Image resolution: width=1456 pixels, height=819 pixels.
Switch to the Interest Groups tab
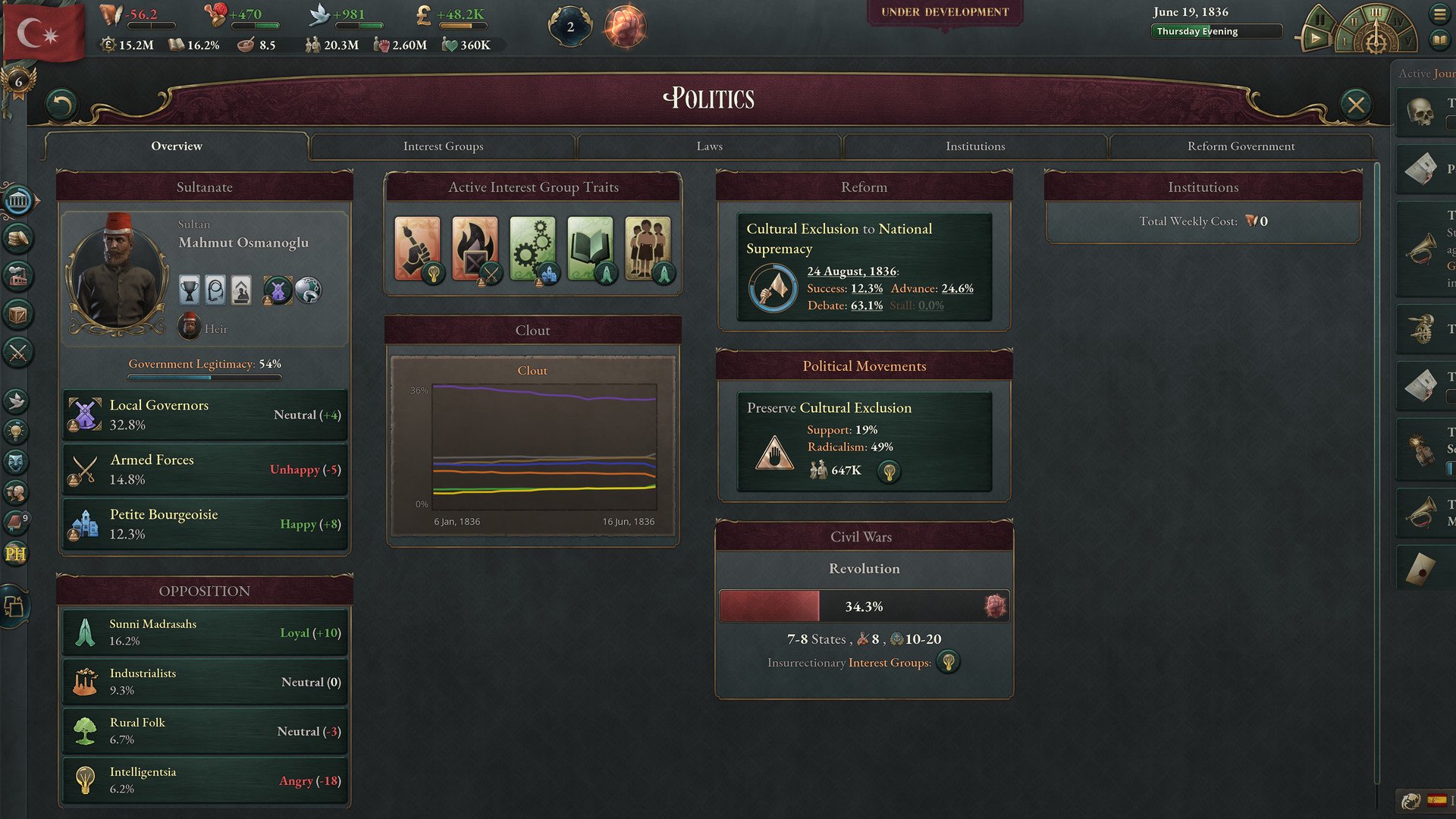[444, 146]
